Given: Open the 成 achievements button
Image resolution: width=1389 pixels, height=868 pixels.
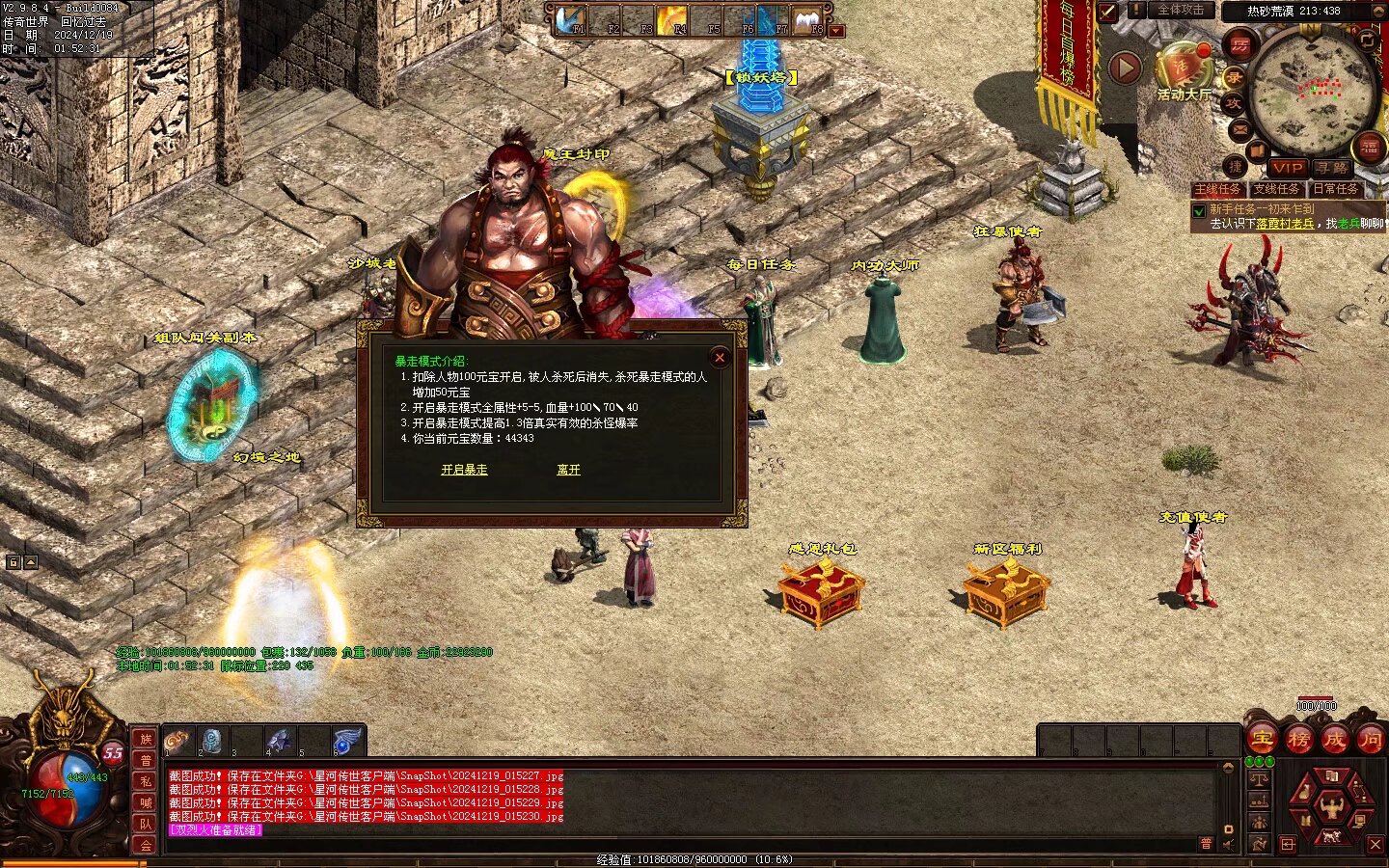Looking at the screenshot, I should tap(1335, 740).
